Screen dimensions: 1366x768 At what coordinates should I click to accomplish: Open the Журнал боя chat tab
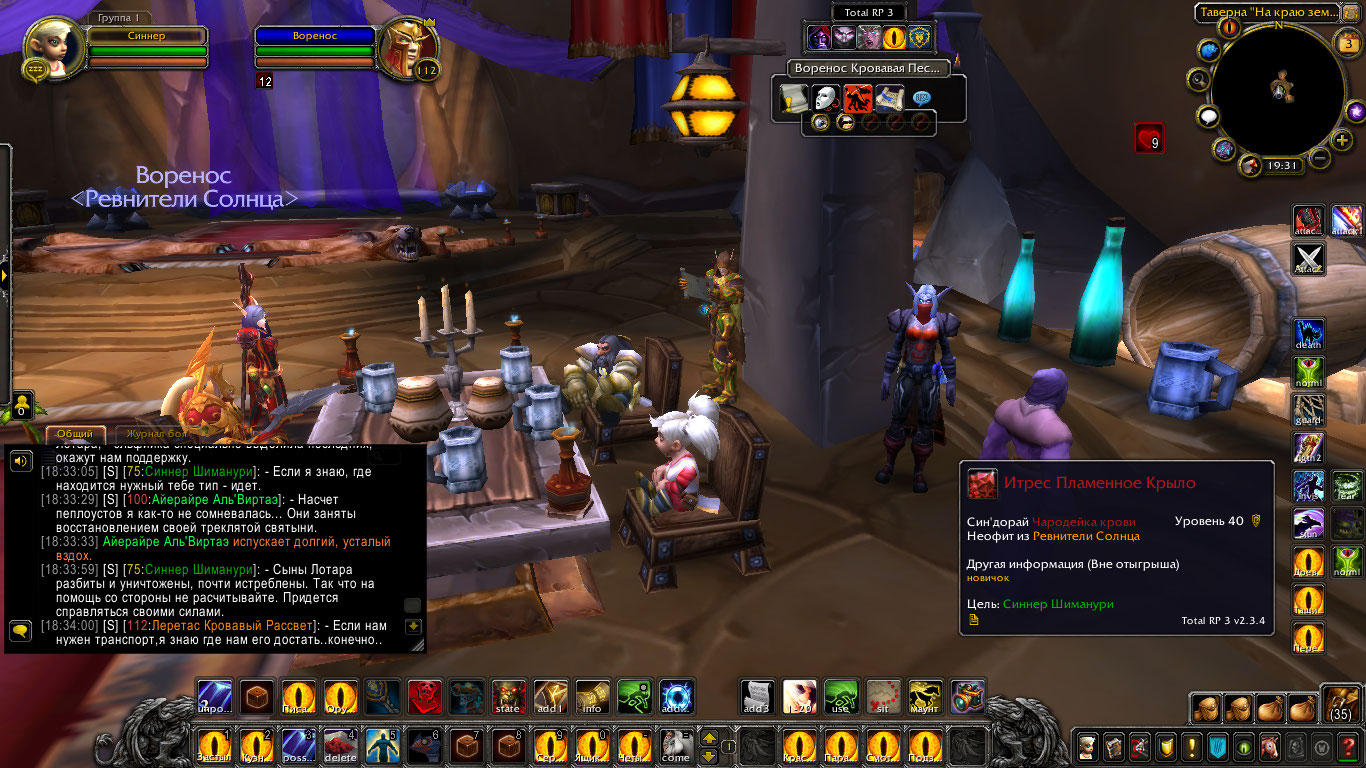[152, 434]
